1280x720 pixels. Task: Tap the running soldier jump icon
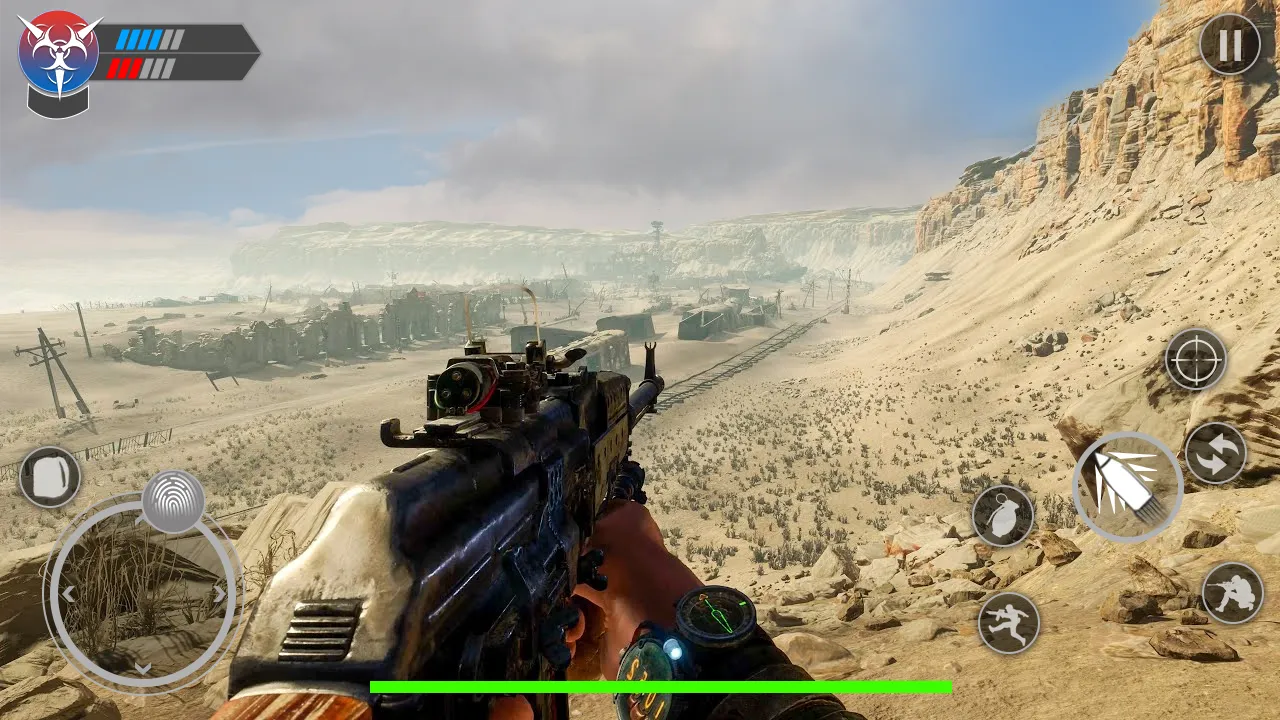[x=1012, y=621]
